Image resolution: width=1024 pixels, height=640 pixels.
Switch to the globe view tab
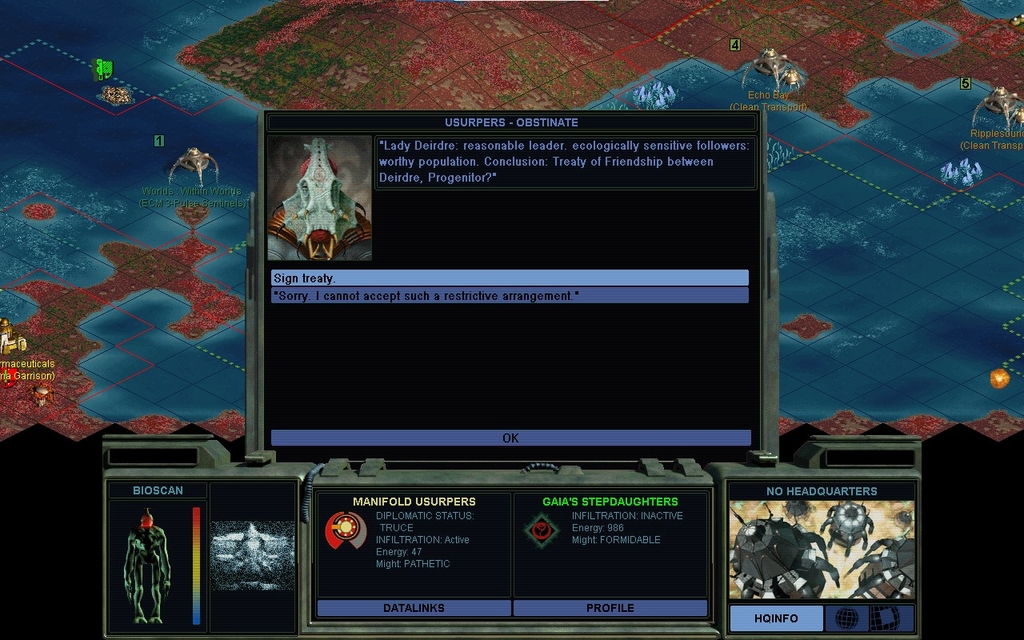(x=846, y=618)
